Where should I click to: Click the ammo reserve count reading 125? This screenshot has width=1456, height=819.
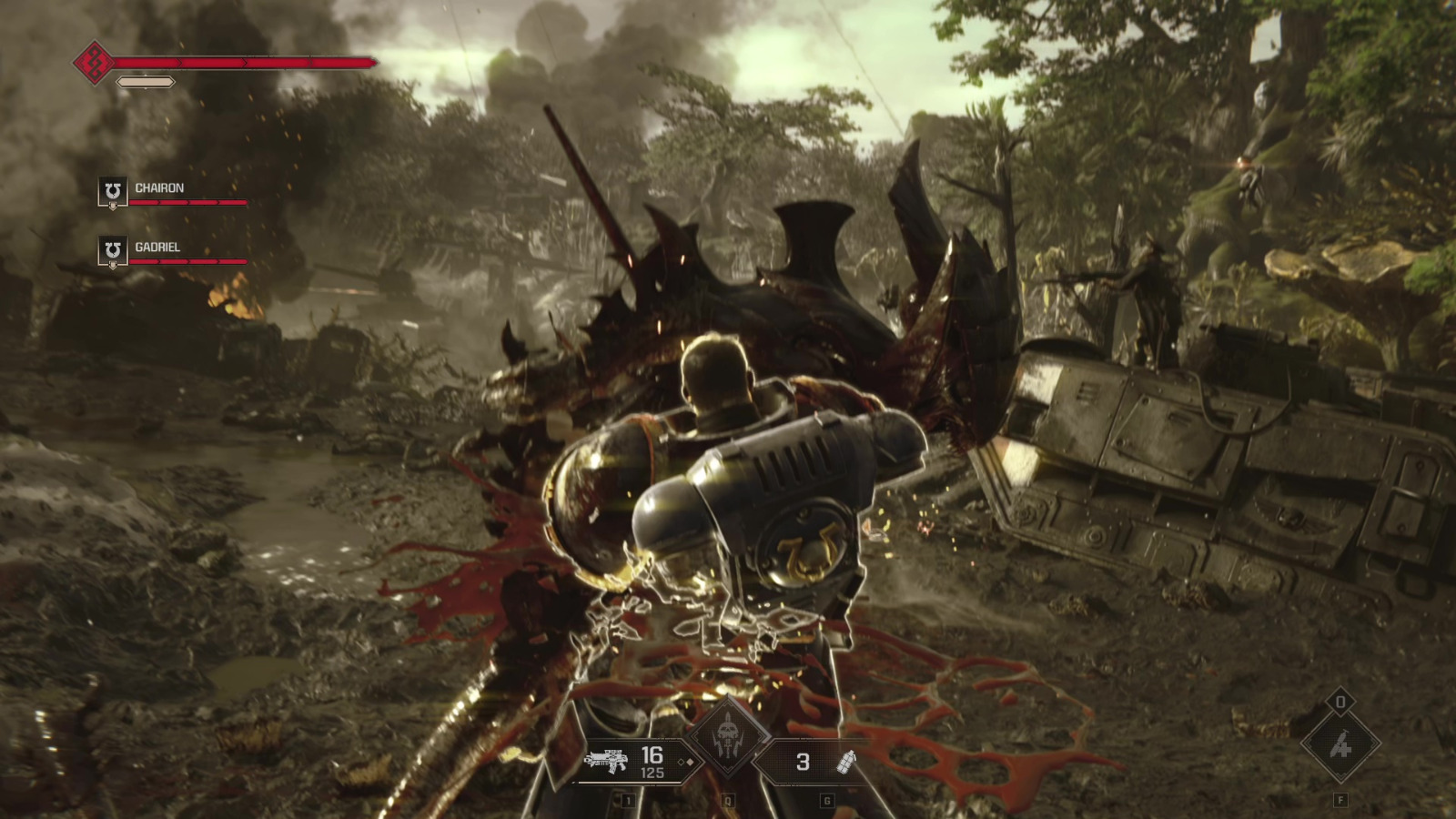(652, 772)
